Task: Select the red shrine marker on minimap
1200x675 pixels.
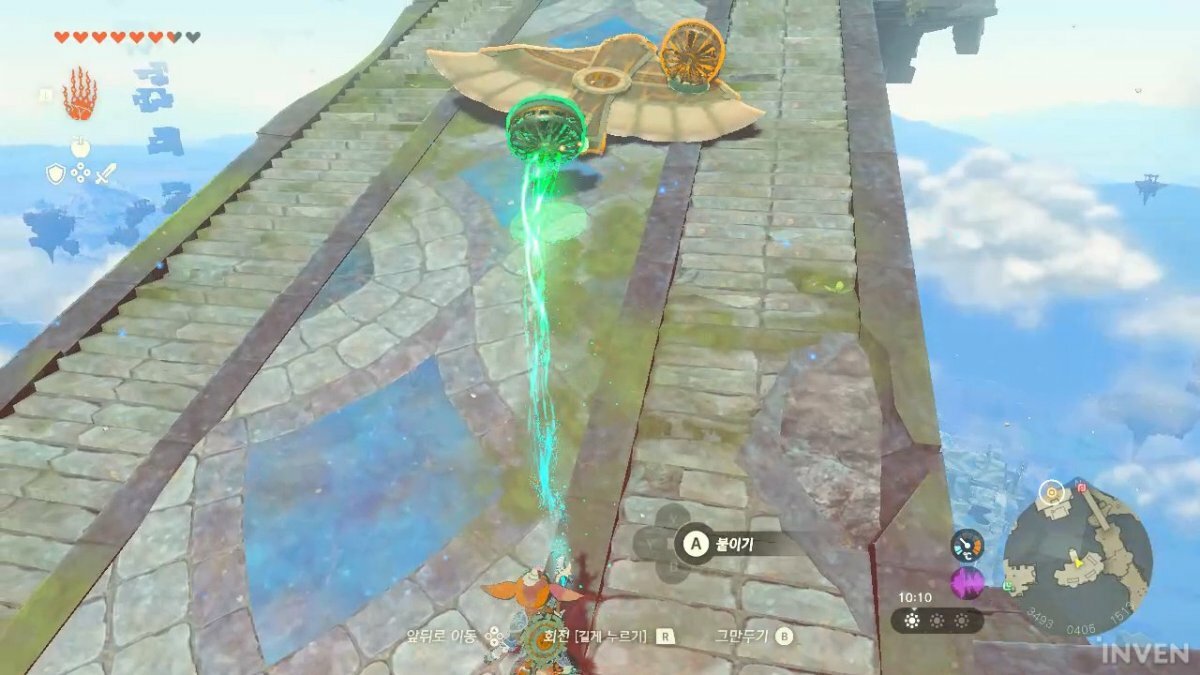Action: click(x=1081, y=489)
